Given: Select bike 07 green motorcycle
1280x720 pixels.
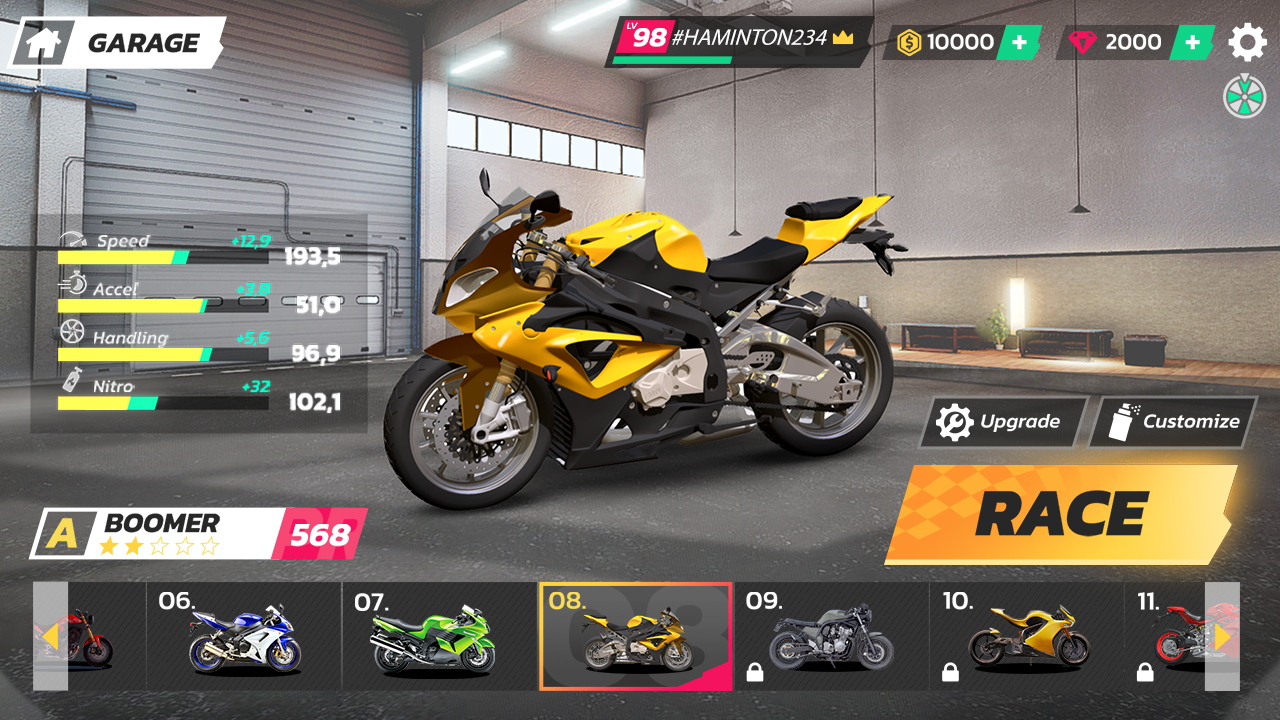Looking at the screenshot, I should (438, 636).
